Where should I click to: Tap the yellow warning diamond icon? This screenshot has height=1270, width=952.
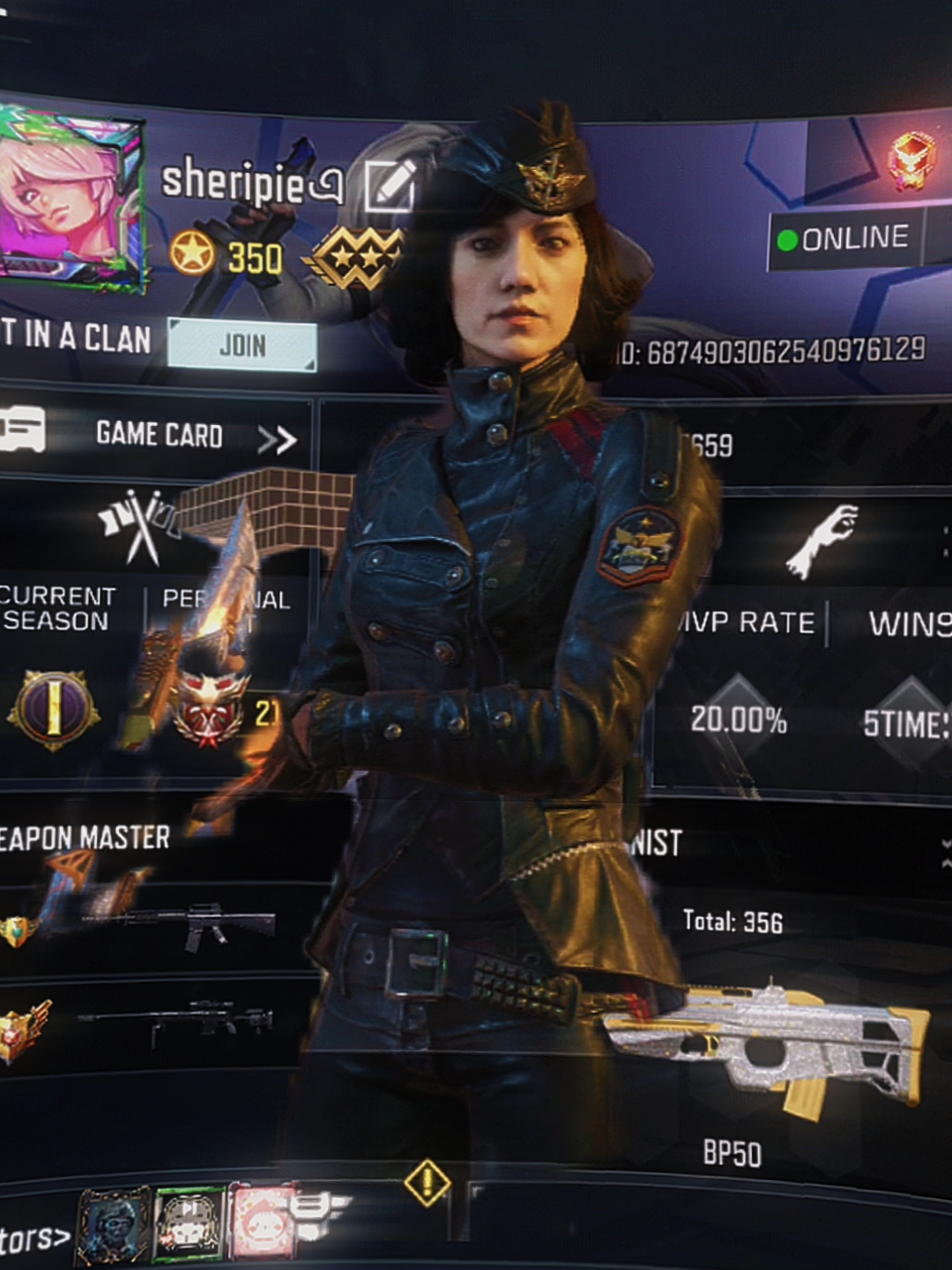tap(428, 1182)
